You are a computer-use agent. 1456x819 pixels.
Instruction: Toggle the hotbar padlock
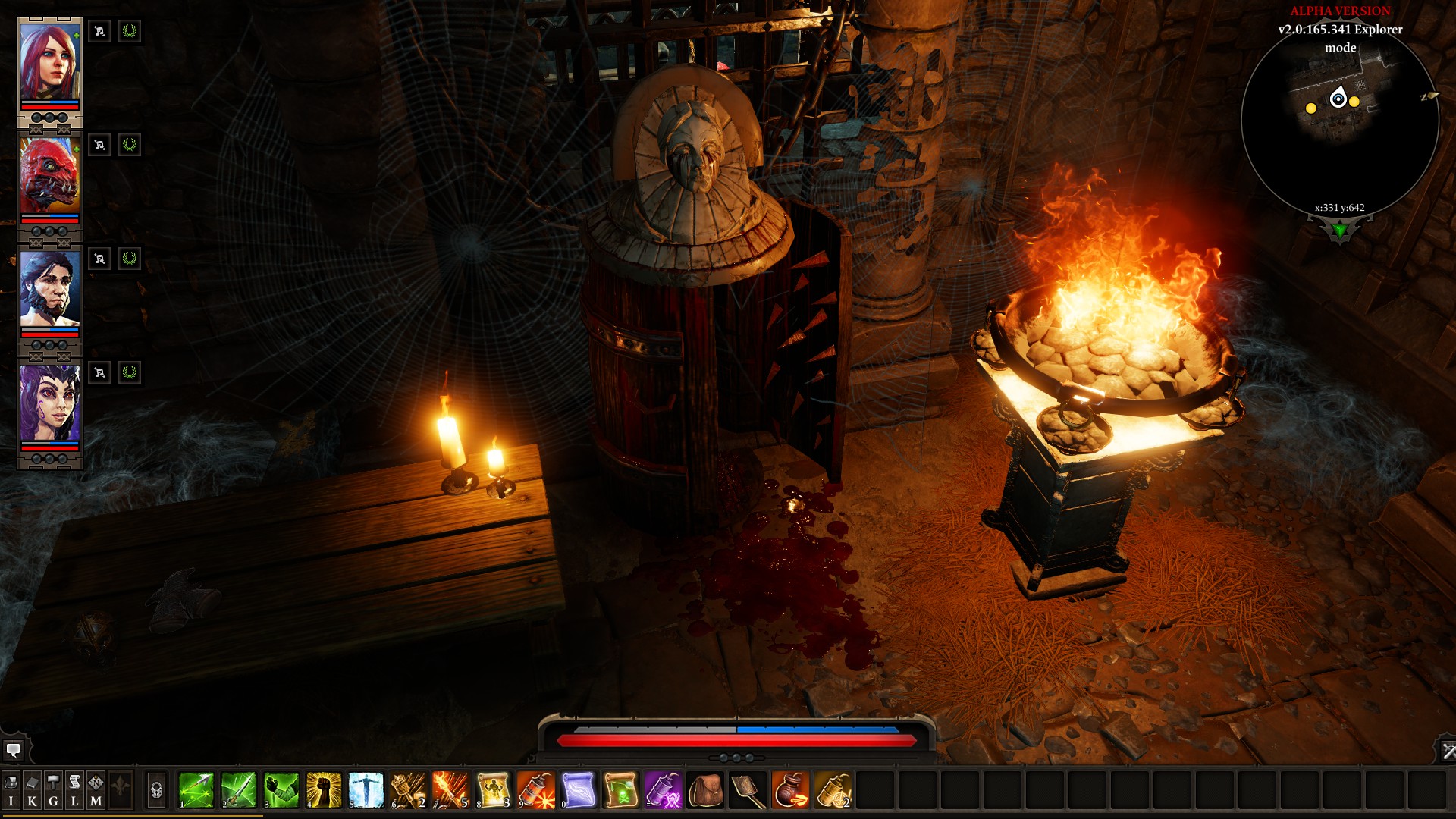[x=156, y=791]
